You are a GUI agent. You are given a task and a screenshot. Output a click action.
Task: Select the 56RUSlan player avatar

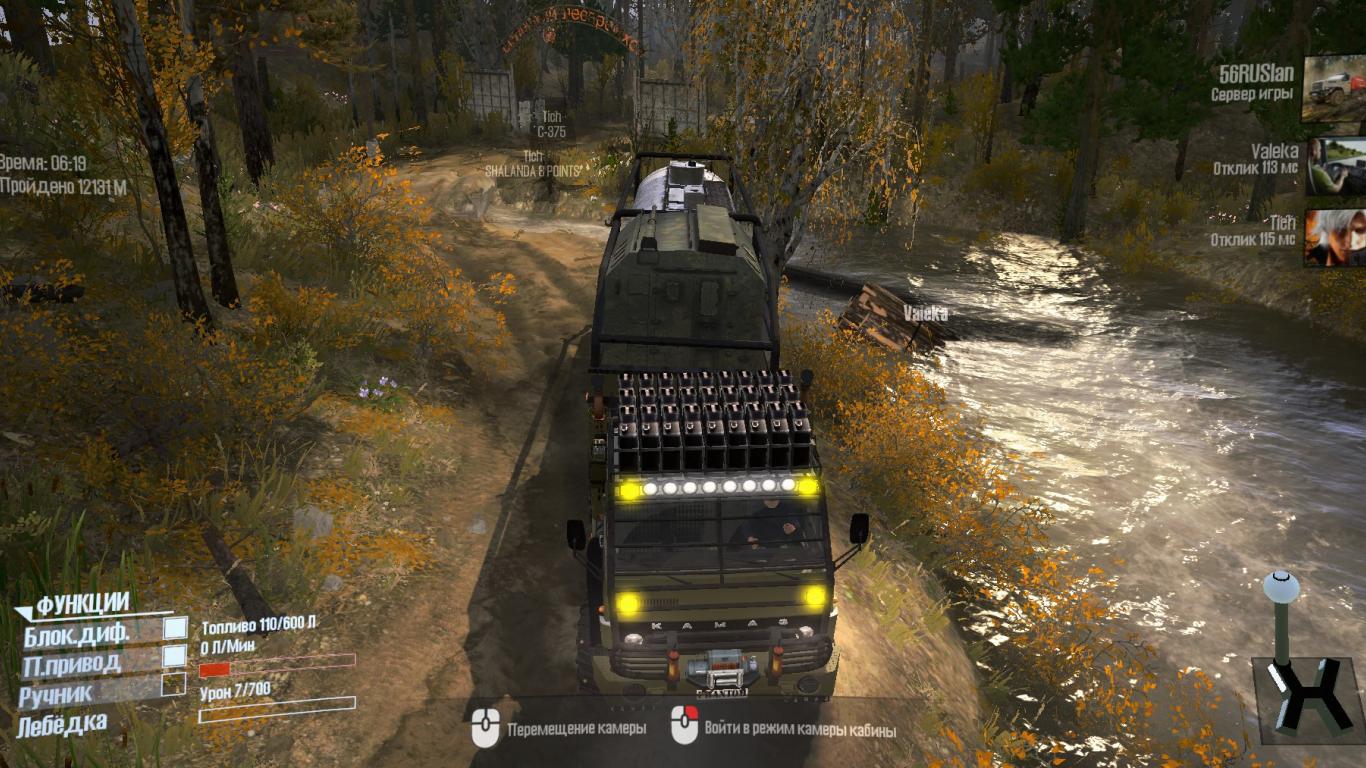pos(1334,89)
